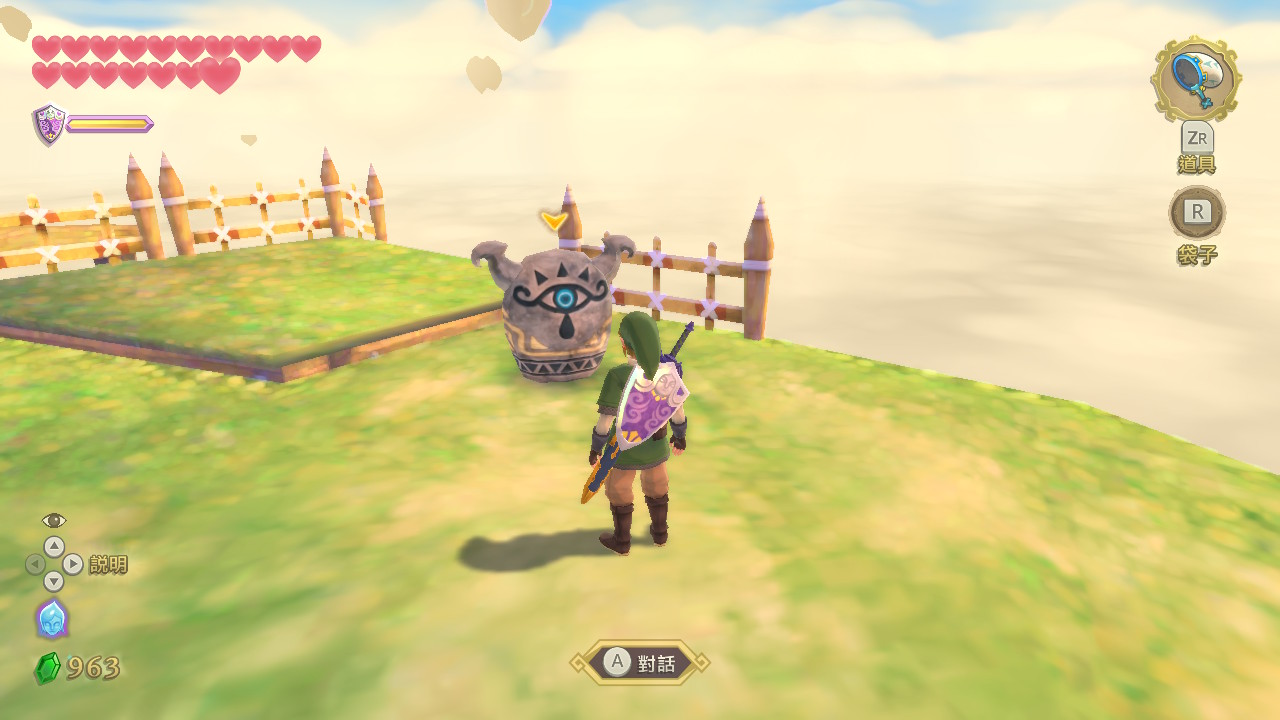Click the ZR button glyph under the item frame
The width and height of the screenshot is (1280, 720).
(x=1196, y=138)
